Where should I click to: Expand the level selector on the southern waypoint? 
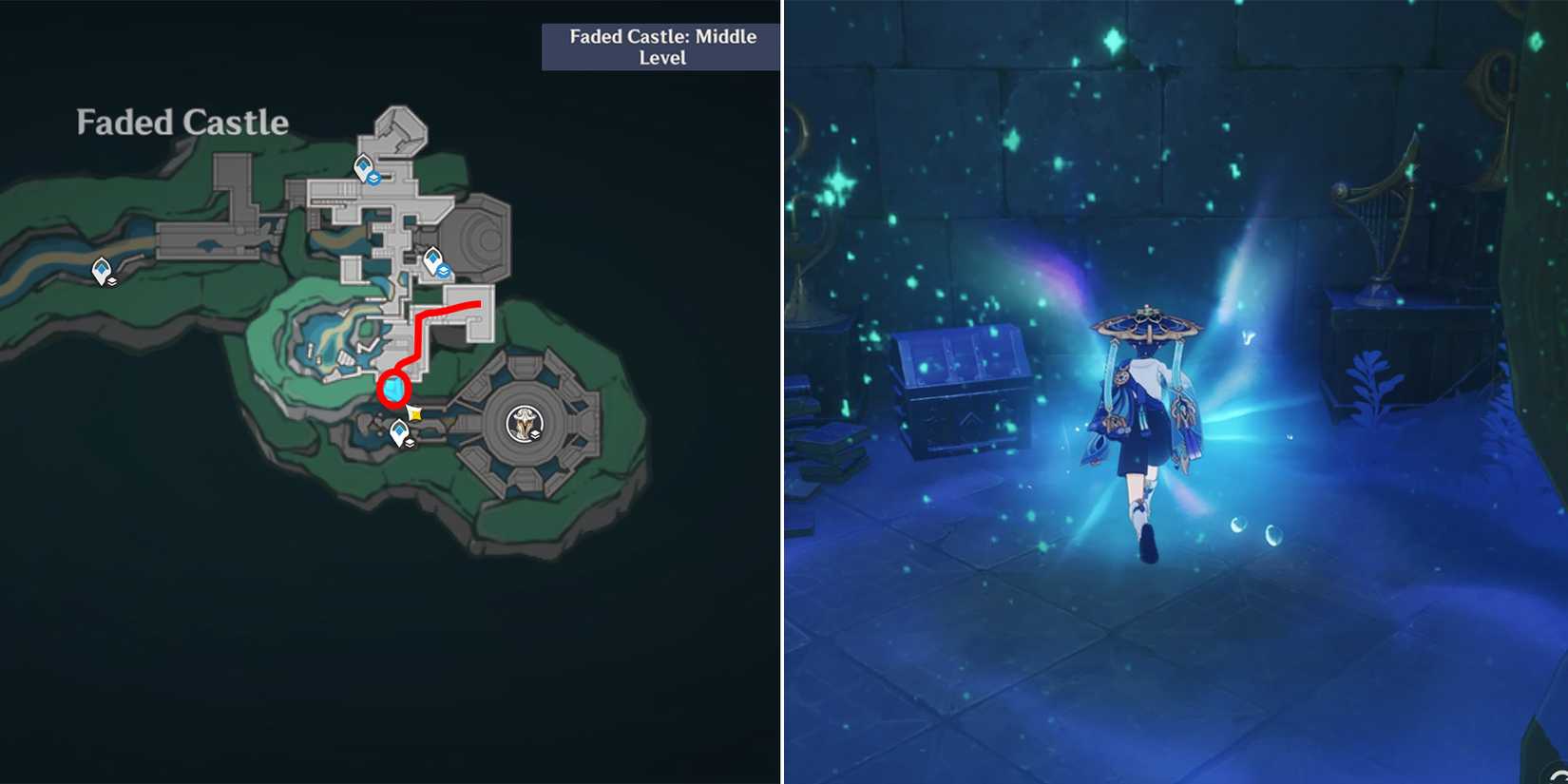(x=410, y=444)
